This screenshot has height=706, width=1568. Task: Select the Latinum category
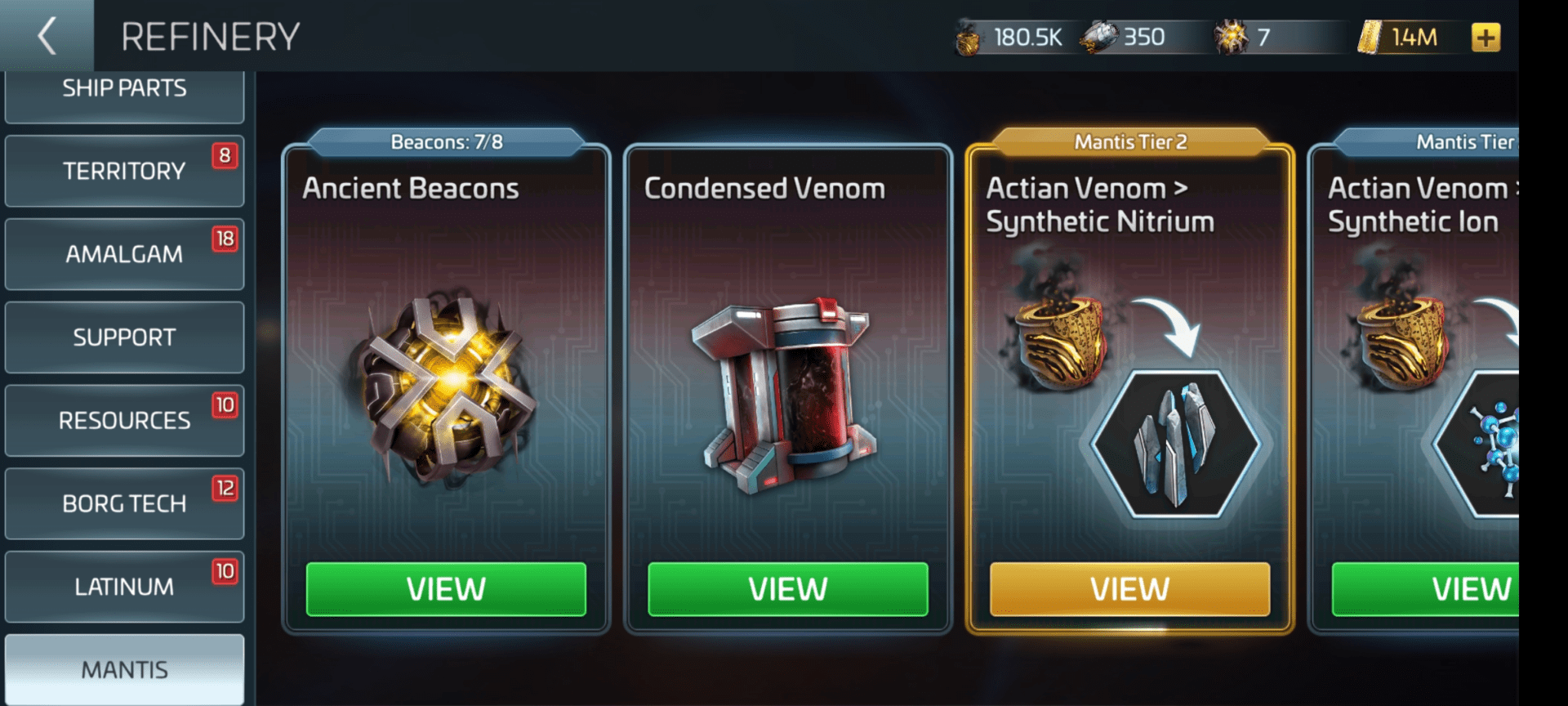click(x=124, y=587)
